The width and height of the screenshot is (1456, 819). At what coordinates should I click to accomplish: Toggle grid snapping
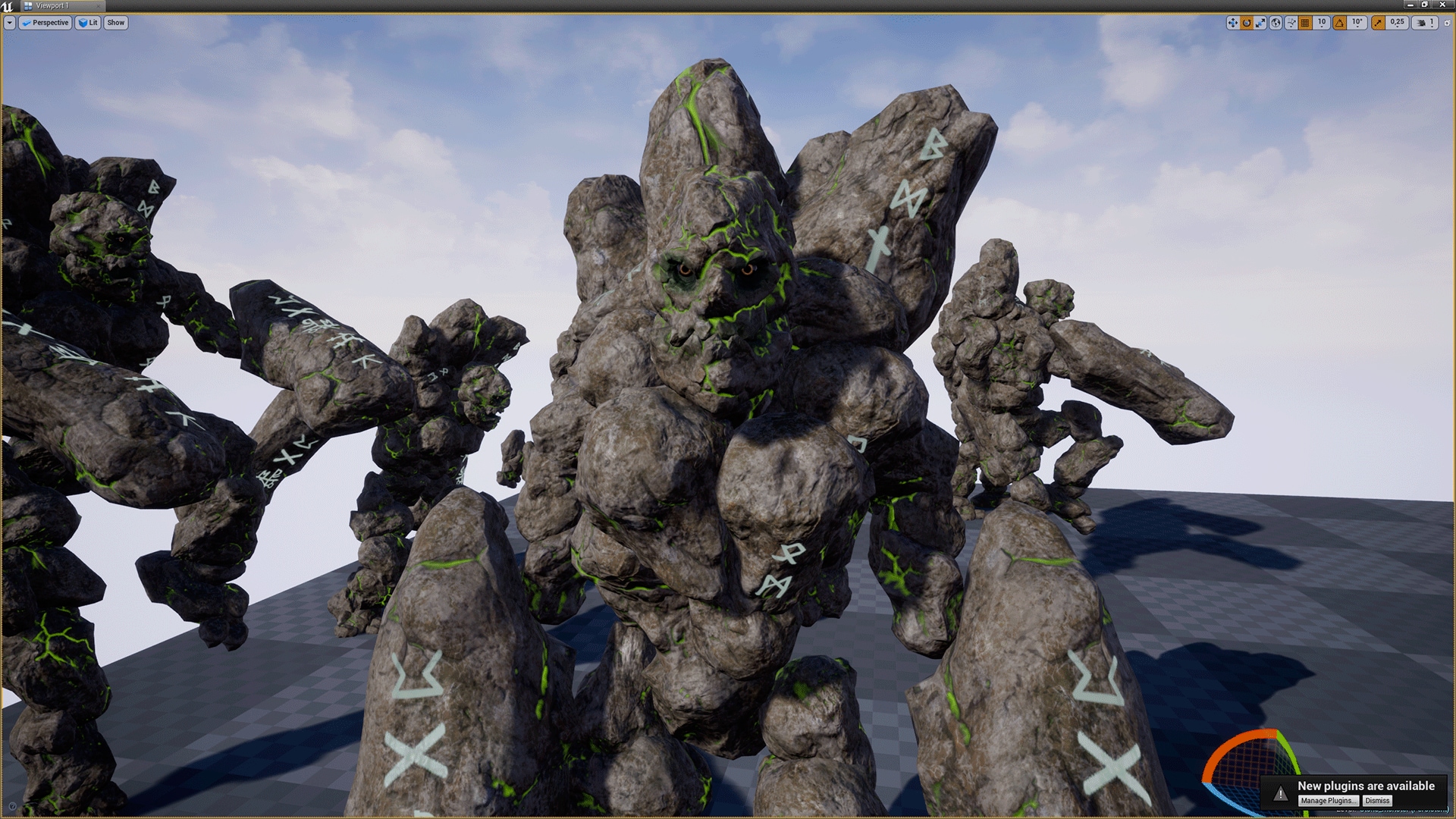(1304, 23)
